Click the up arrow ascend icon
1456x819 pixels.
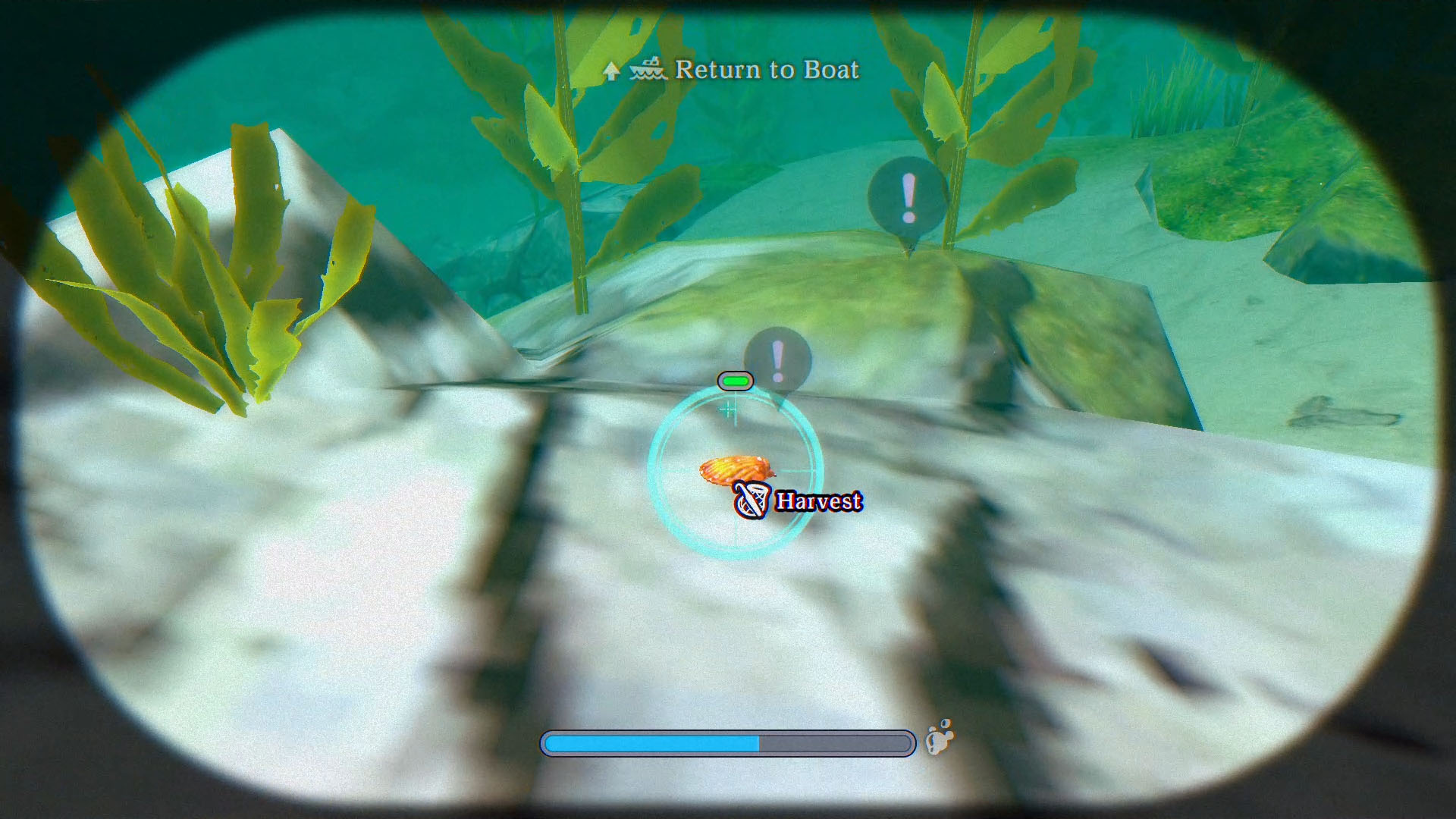611,71
